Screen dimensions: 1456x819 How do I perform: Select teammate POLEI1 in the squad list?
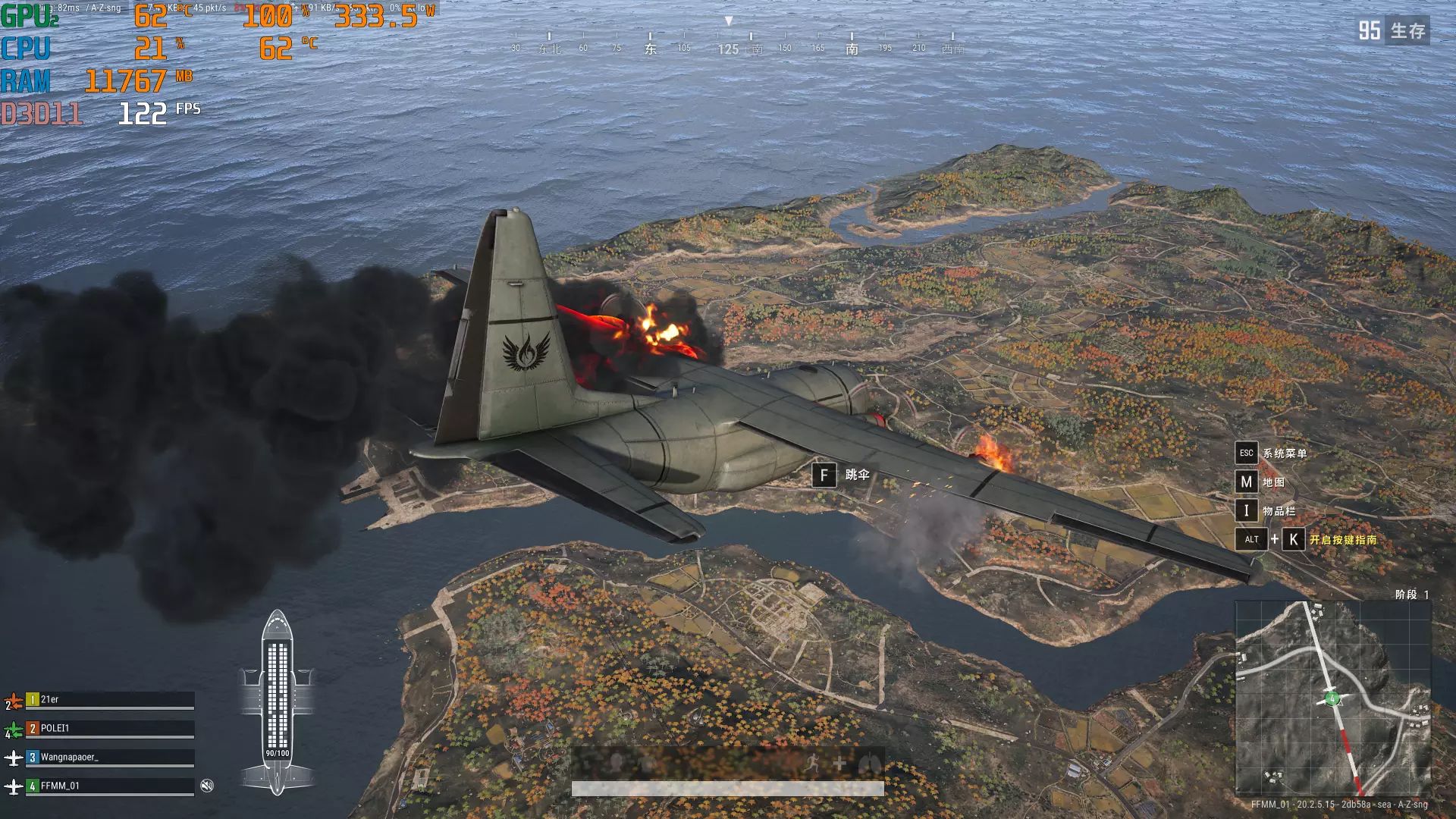[110, 729]
